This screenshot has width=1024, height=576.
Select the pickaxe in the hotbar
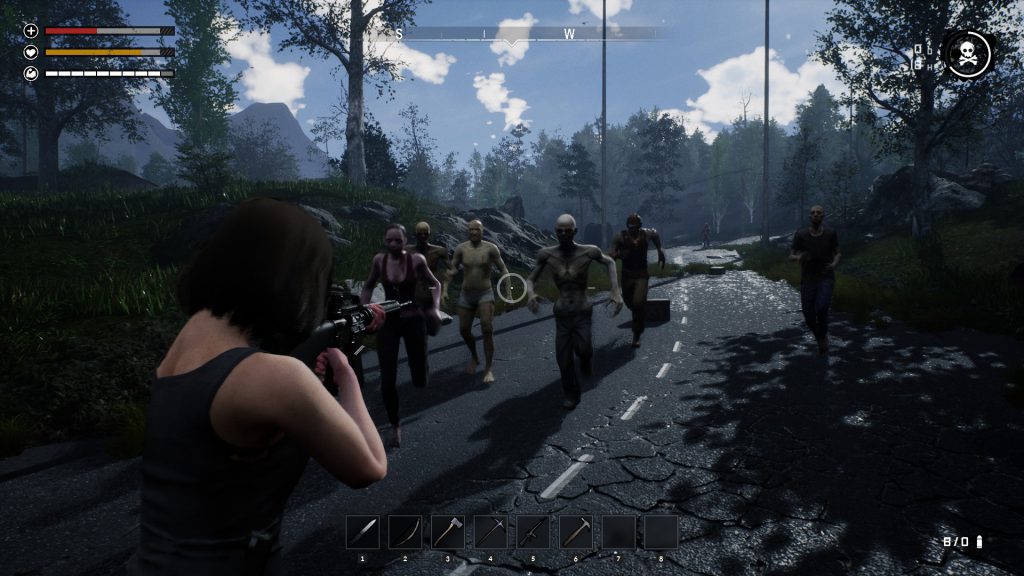point(491,532)
